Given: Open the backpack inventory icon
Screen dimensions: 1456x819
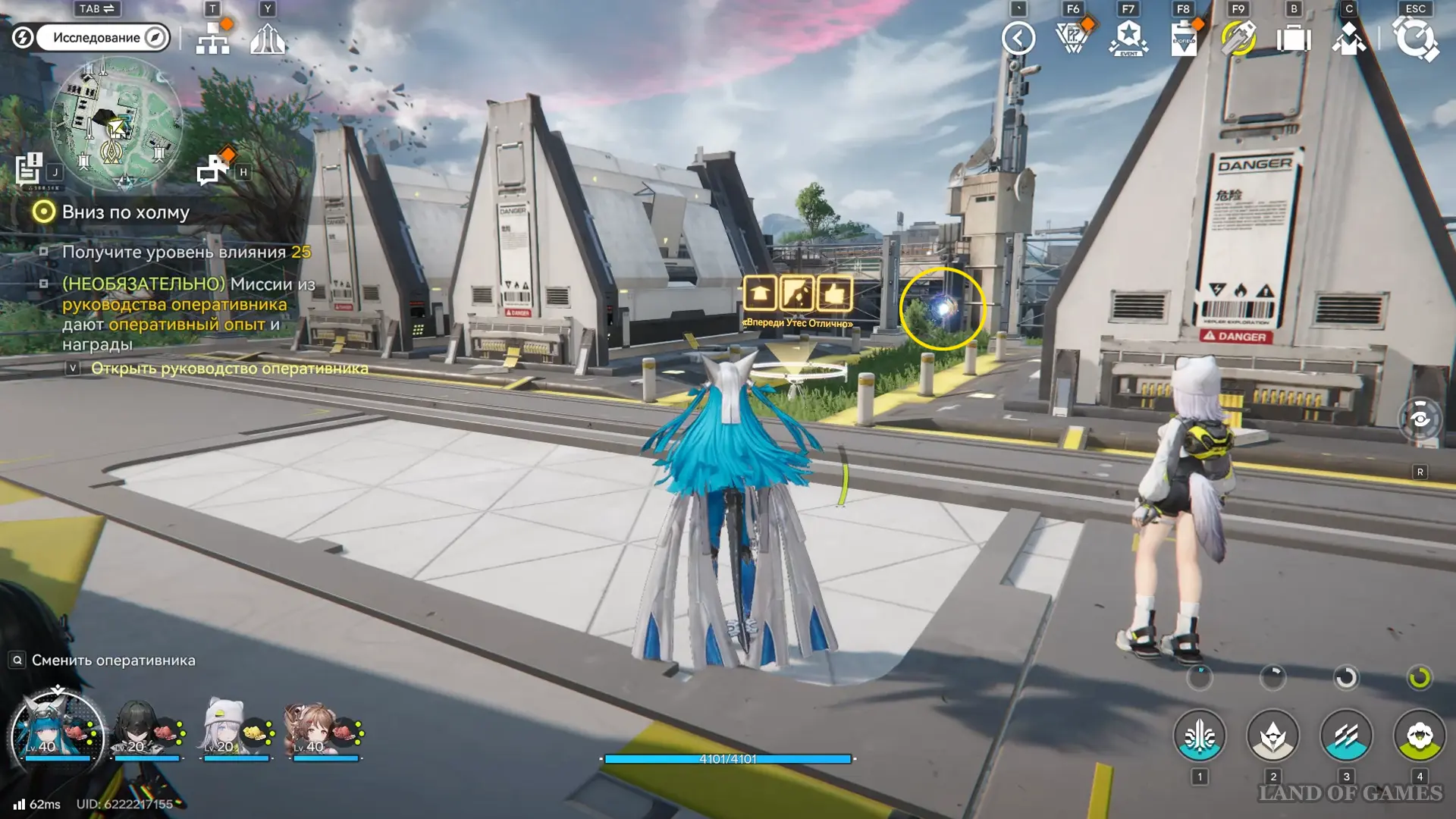Looking at the screenshot, I should coord(1294,38).
